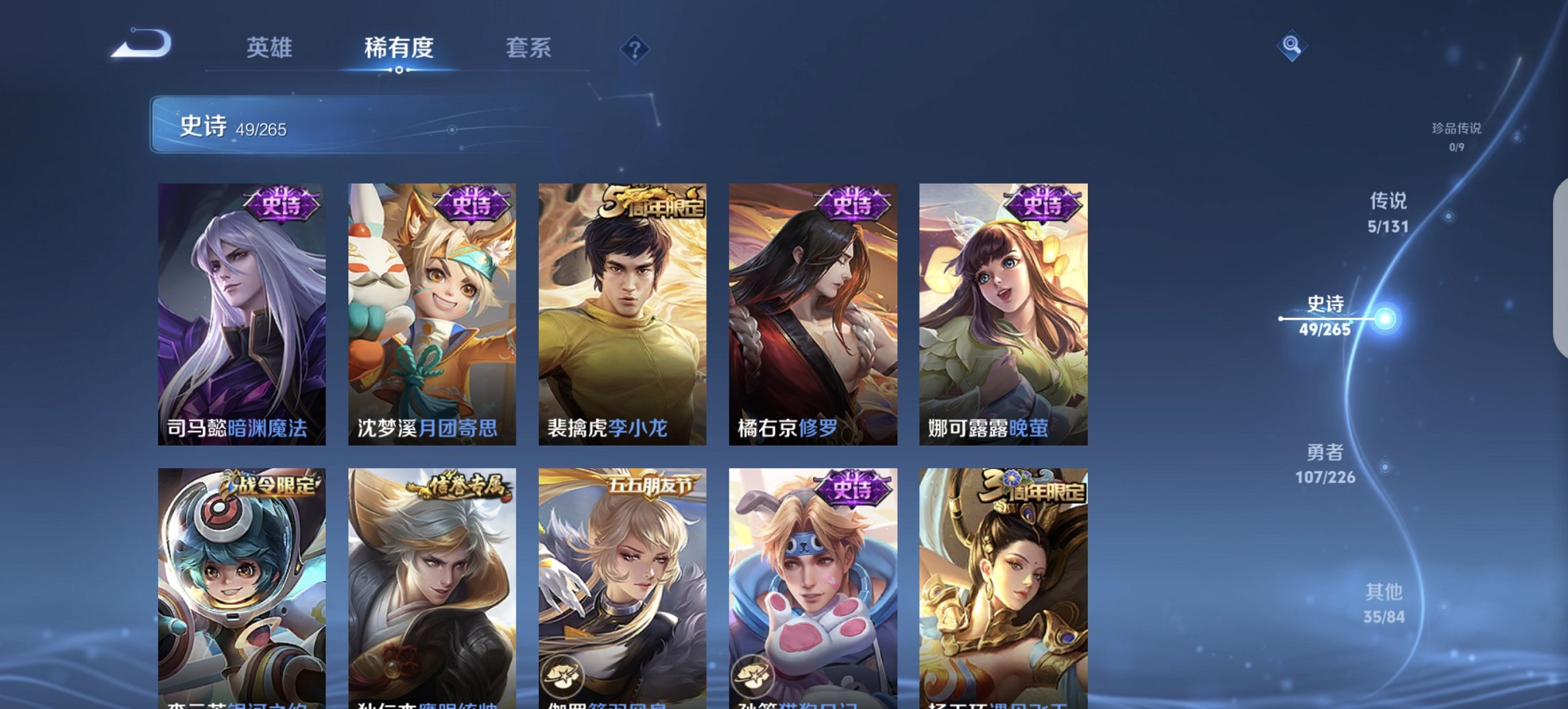Switch to the 套系 tab

[x=527, y=48]
